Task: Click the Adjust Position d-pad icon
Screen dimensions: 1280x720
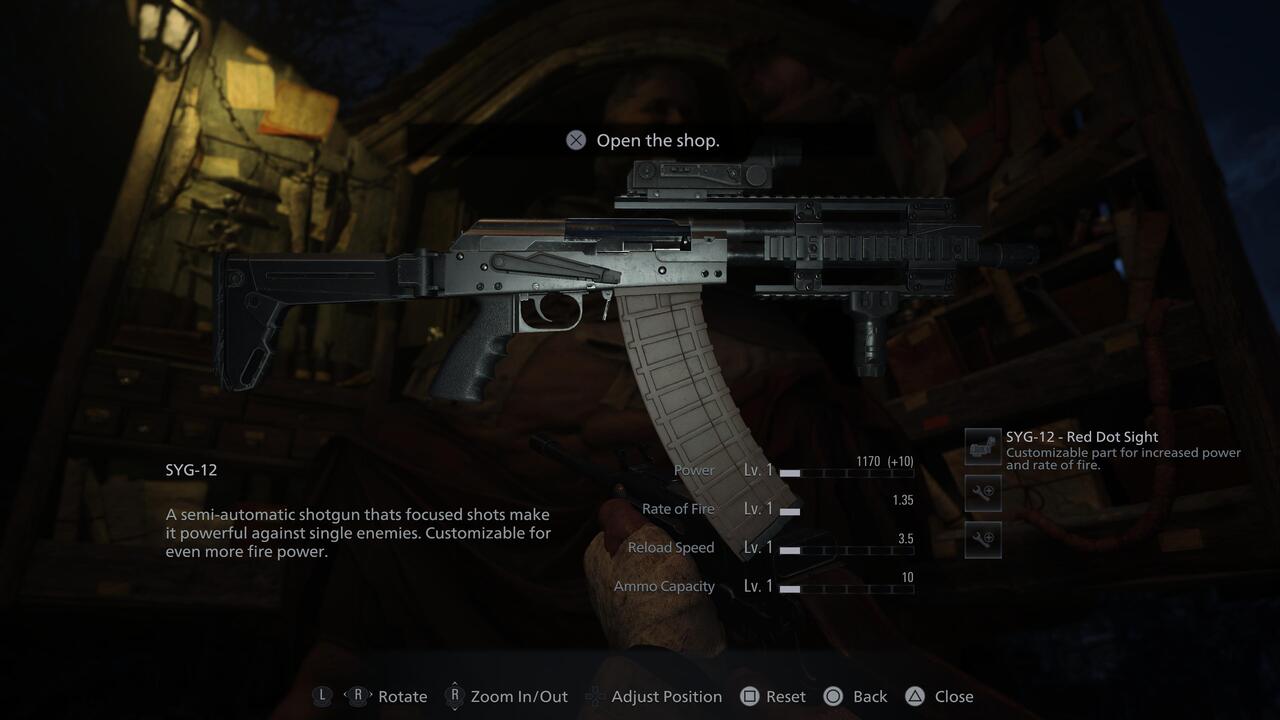Action: (594, 696)
